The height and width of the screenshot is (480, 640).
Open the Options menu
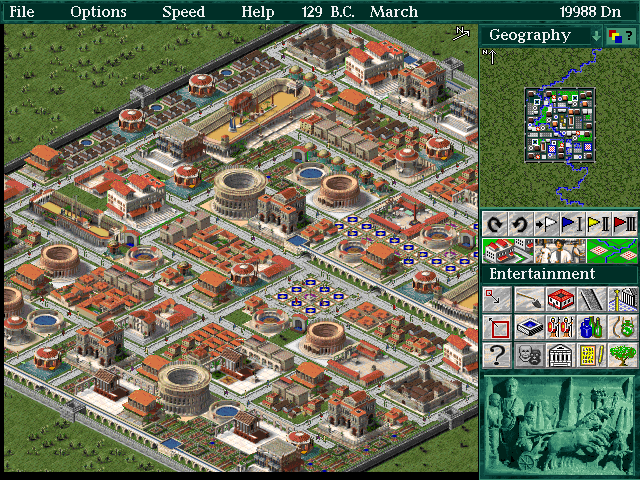click(x=98, y=12)
